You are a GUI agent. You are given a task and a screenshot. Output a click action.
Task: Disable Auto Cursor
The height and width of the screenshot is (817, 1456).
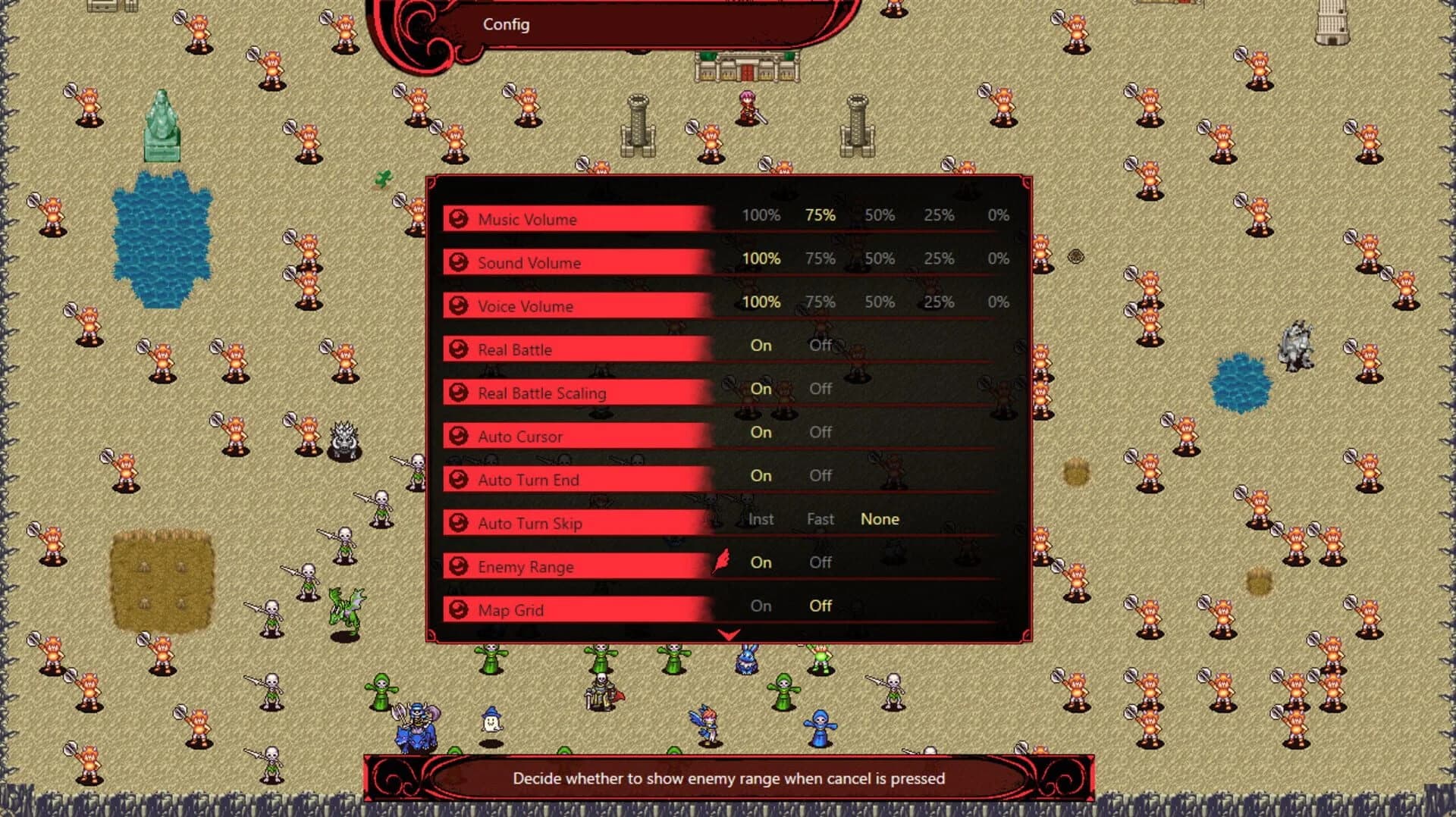click(821, 432)
